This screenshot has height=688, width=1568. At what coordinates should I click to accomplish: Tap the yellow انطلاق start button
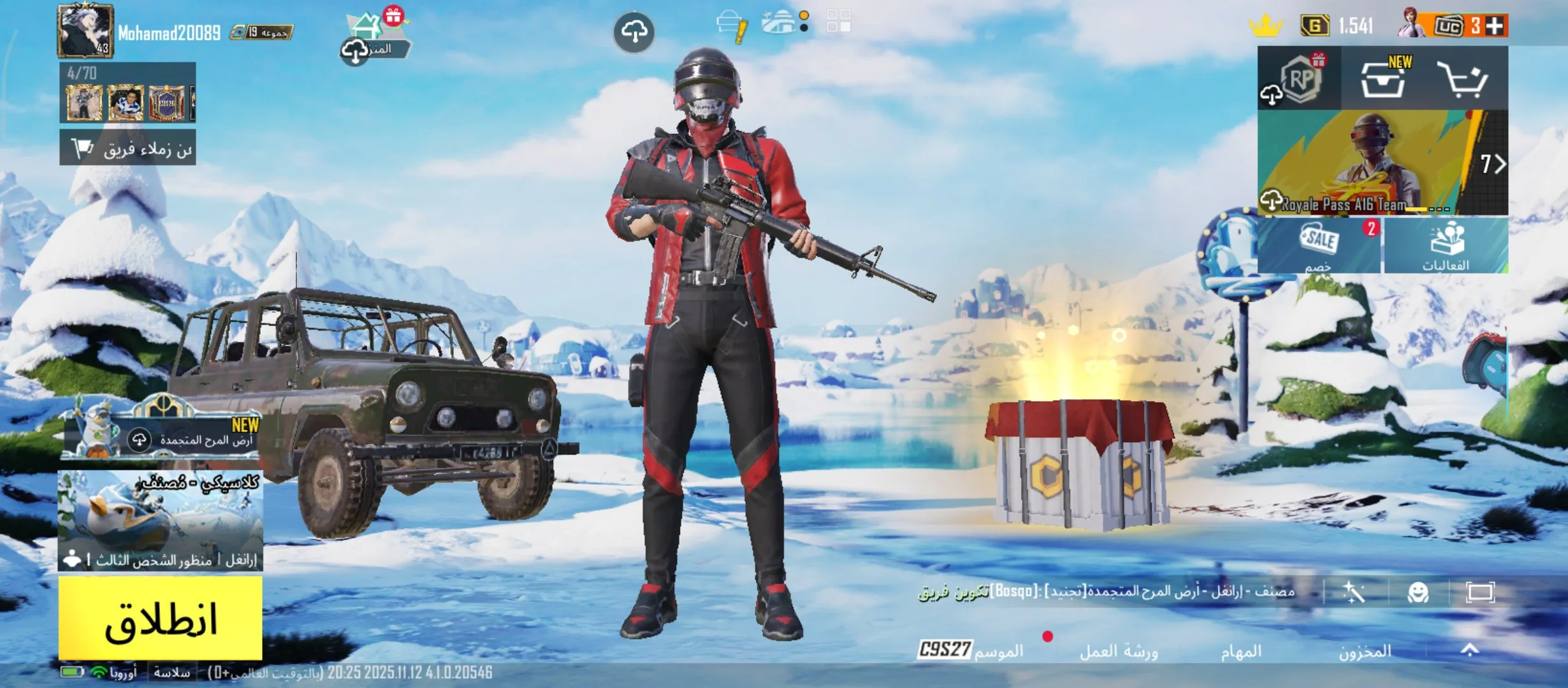click(160, 618)
